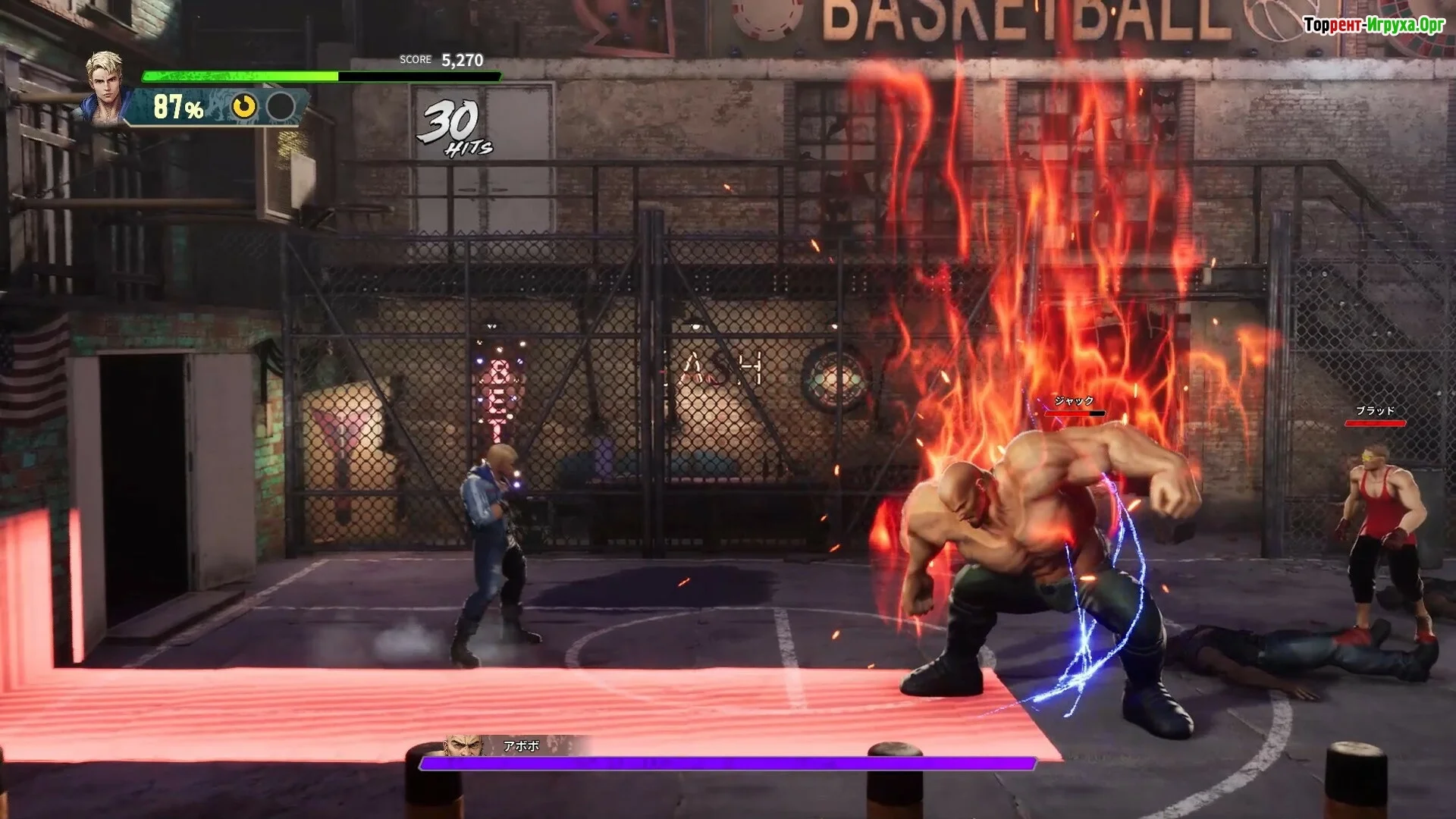1456x819 pixels.
Task: Select the charged yellow special gauge icon
Action: coord(244,107)
